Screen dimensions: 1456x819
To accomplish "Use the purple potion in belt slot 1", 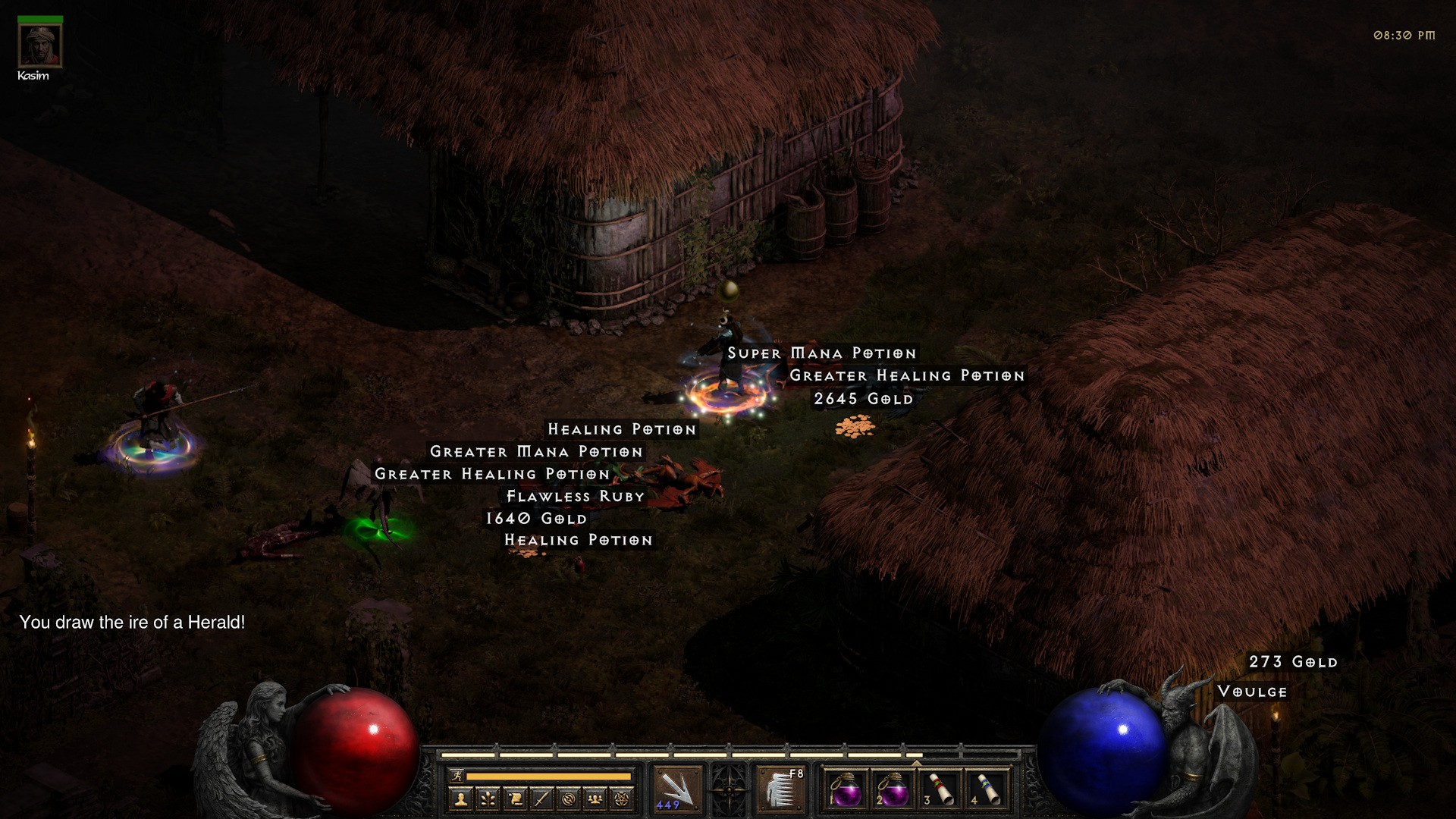I will click(x=846, y=789).
